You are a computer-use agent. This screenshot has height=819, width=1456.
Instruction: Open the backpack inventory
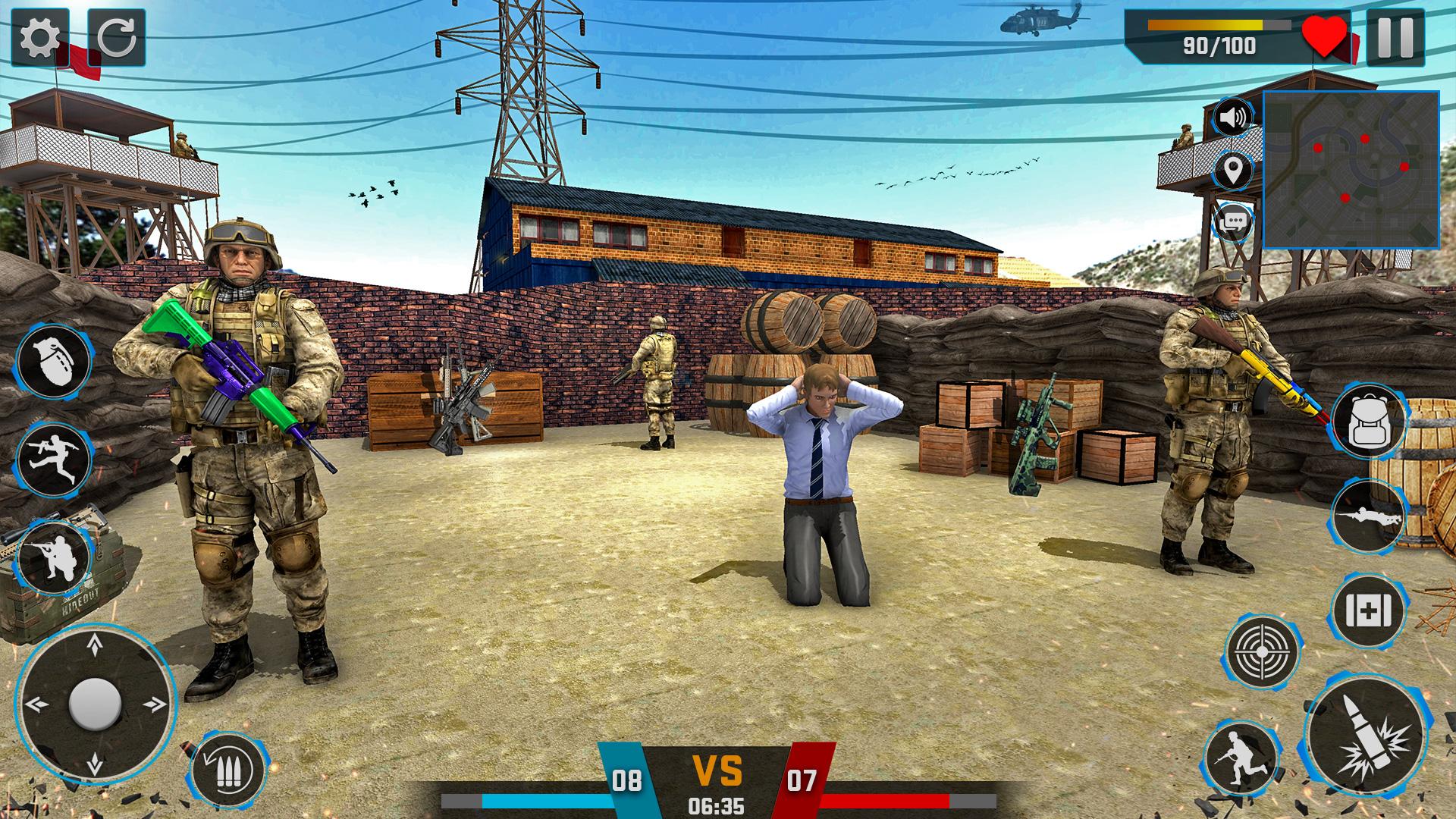click(1369, 422)
